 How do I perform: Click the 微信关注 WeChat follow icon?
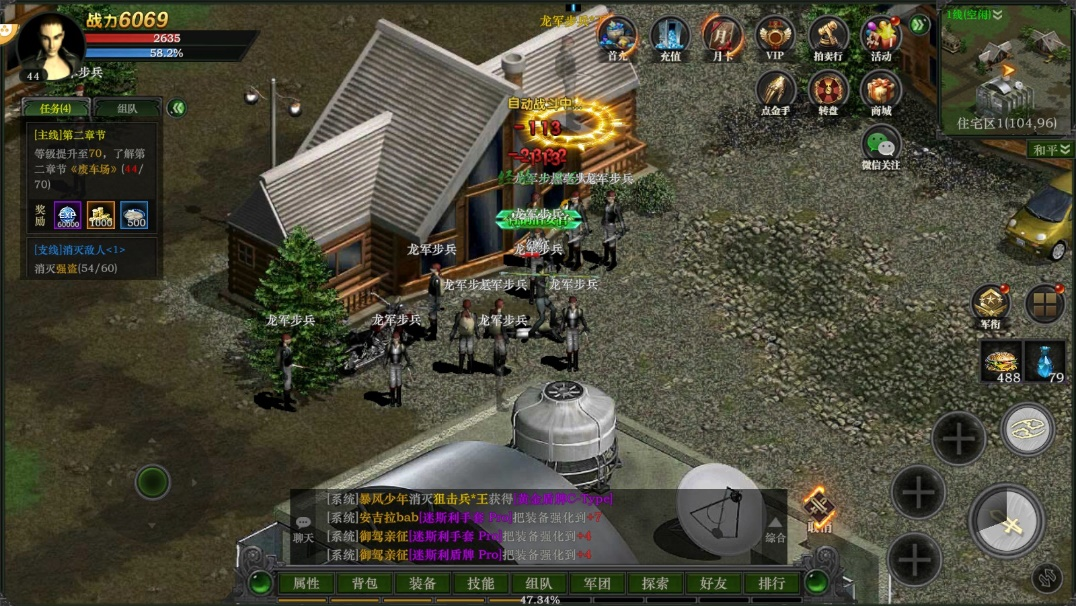click(x=881, y=146)
